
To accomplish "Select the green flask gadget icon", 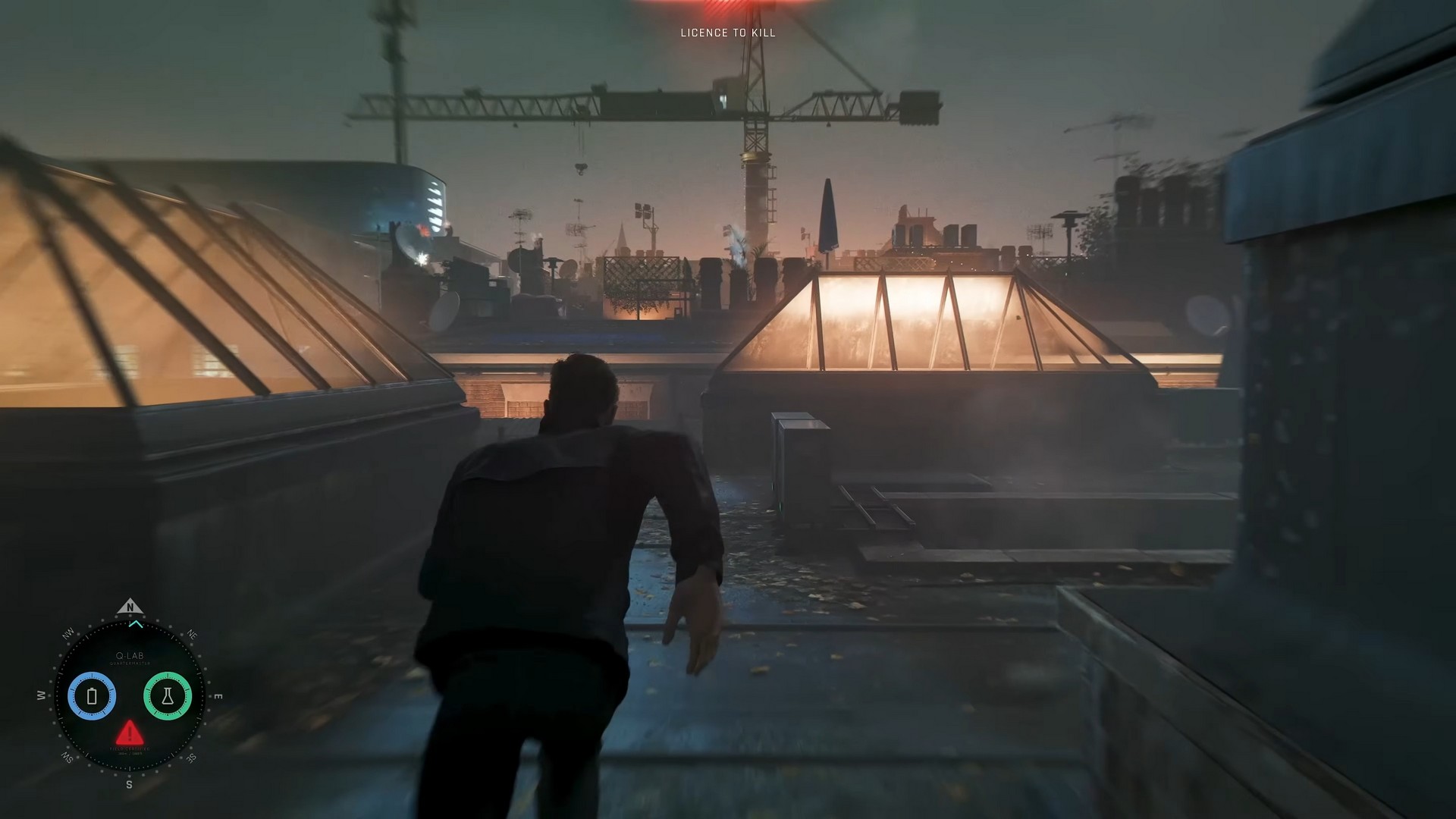I will pyautogui.click(x=169, y=695).
